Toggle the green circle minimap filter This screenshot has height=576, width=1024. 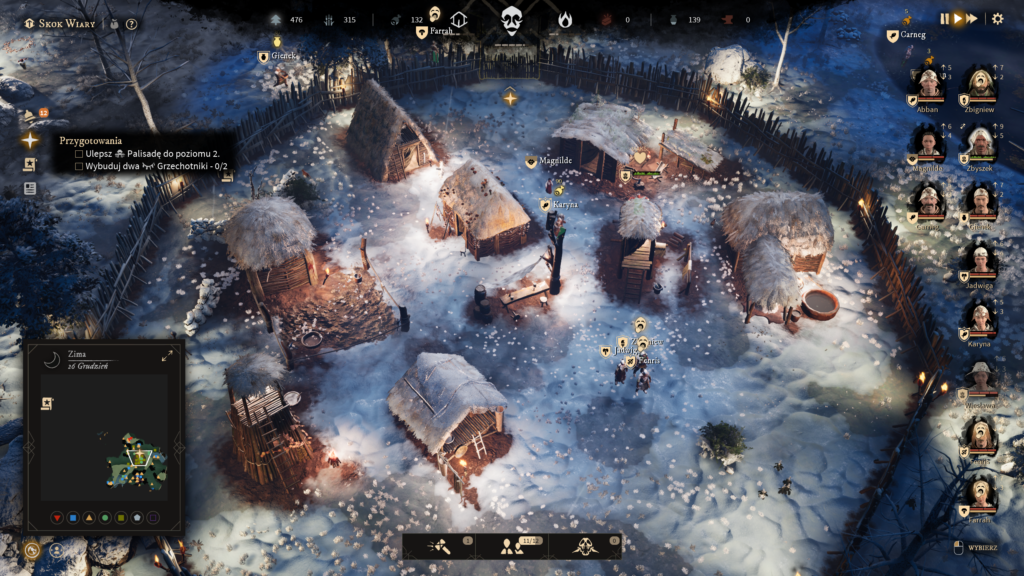[104, 518]
